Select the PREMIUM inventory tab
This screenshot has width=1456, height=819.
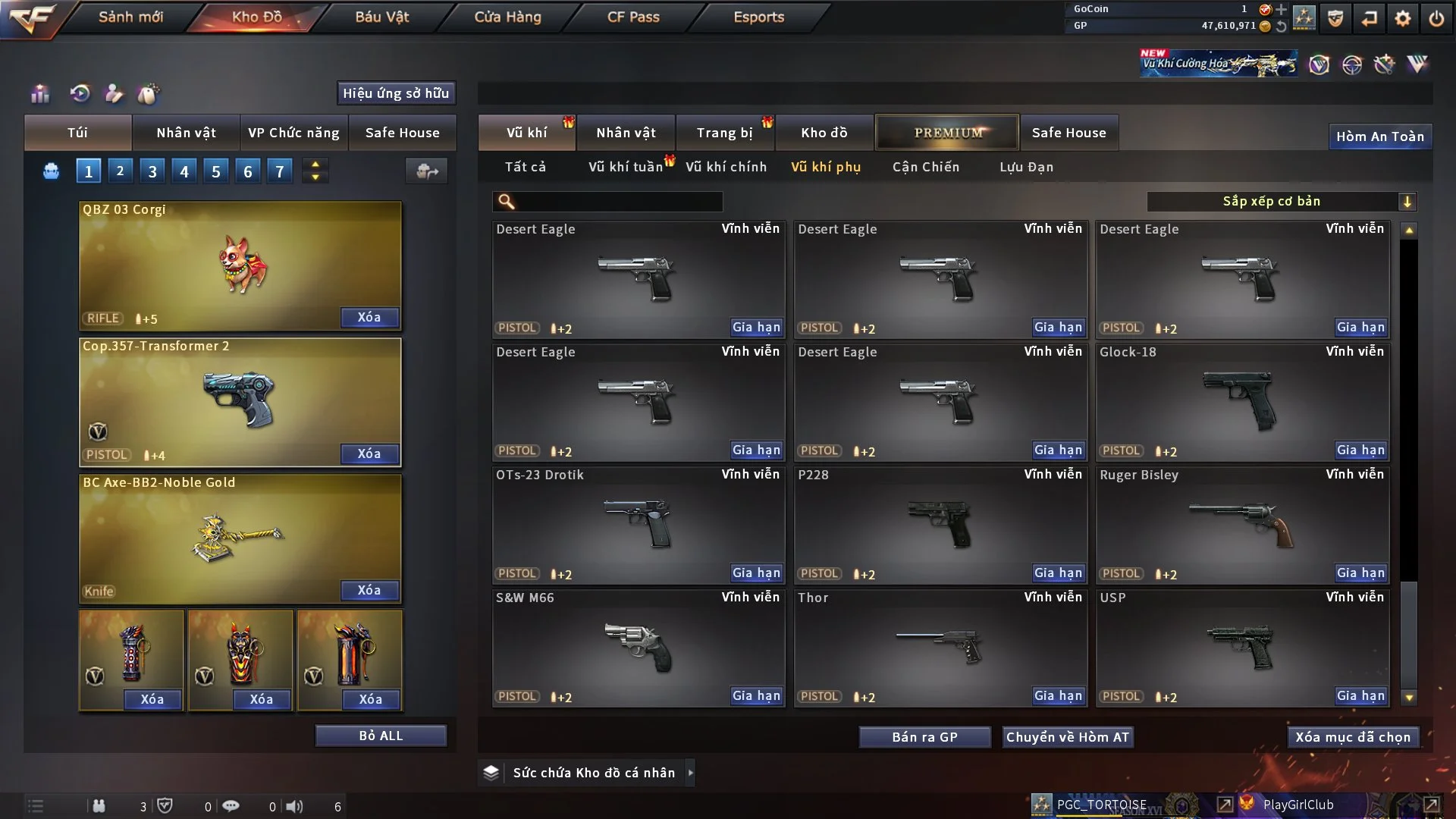point(947,133)
